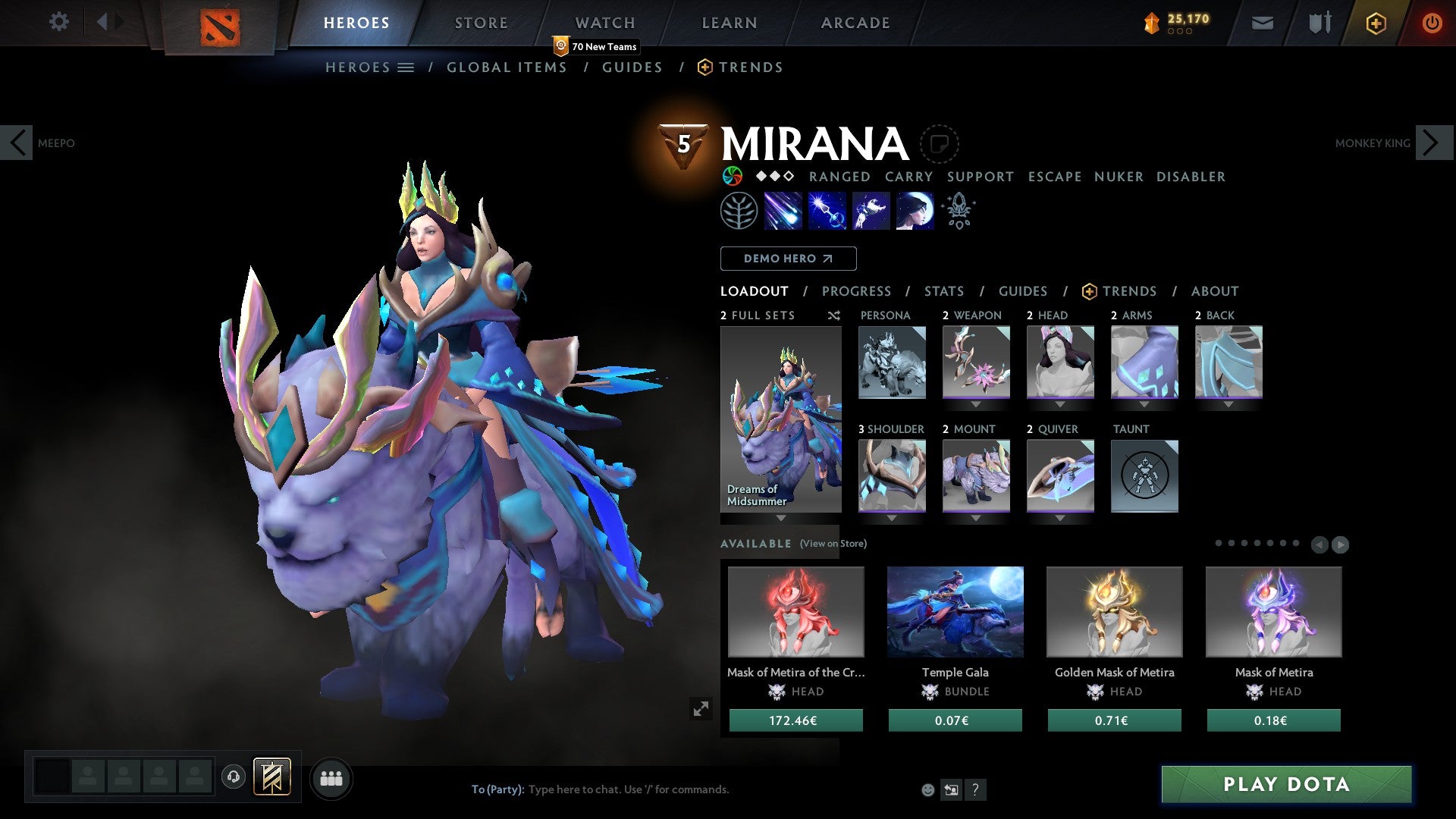The width and height of the screenshot is (1456, 819).
Task: Click the settings gear icon
Action: pos(58,22)
